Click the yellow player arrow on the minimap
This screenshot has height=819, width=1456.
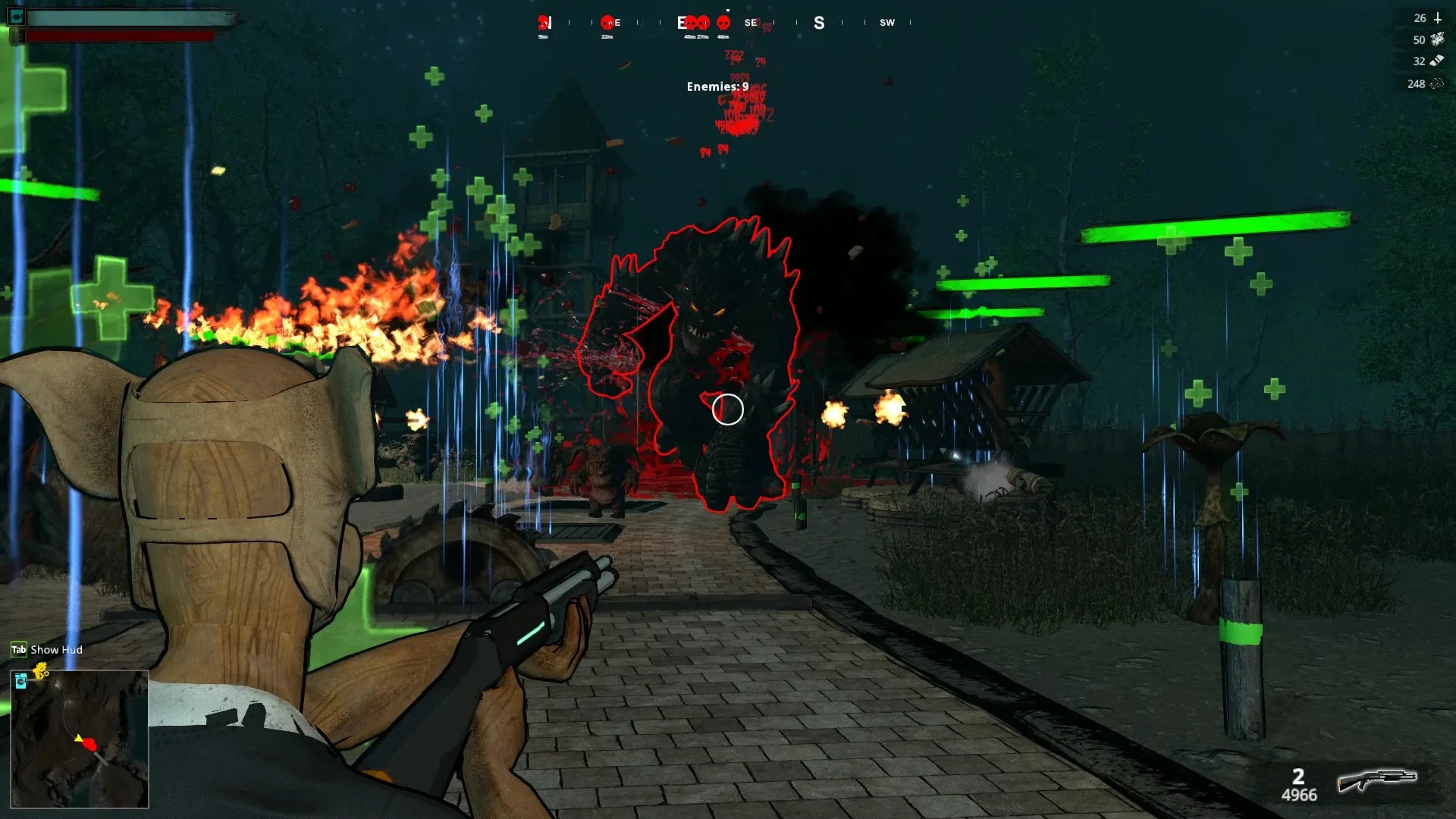78,738
